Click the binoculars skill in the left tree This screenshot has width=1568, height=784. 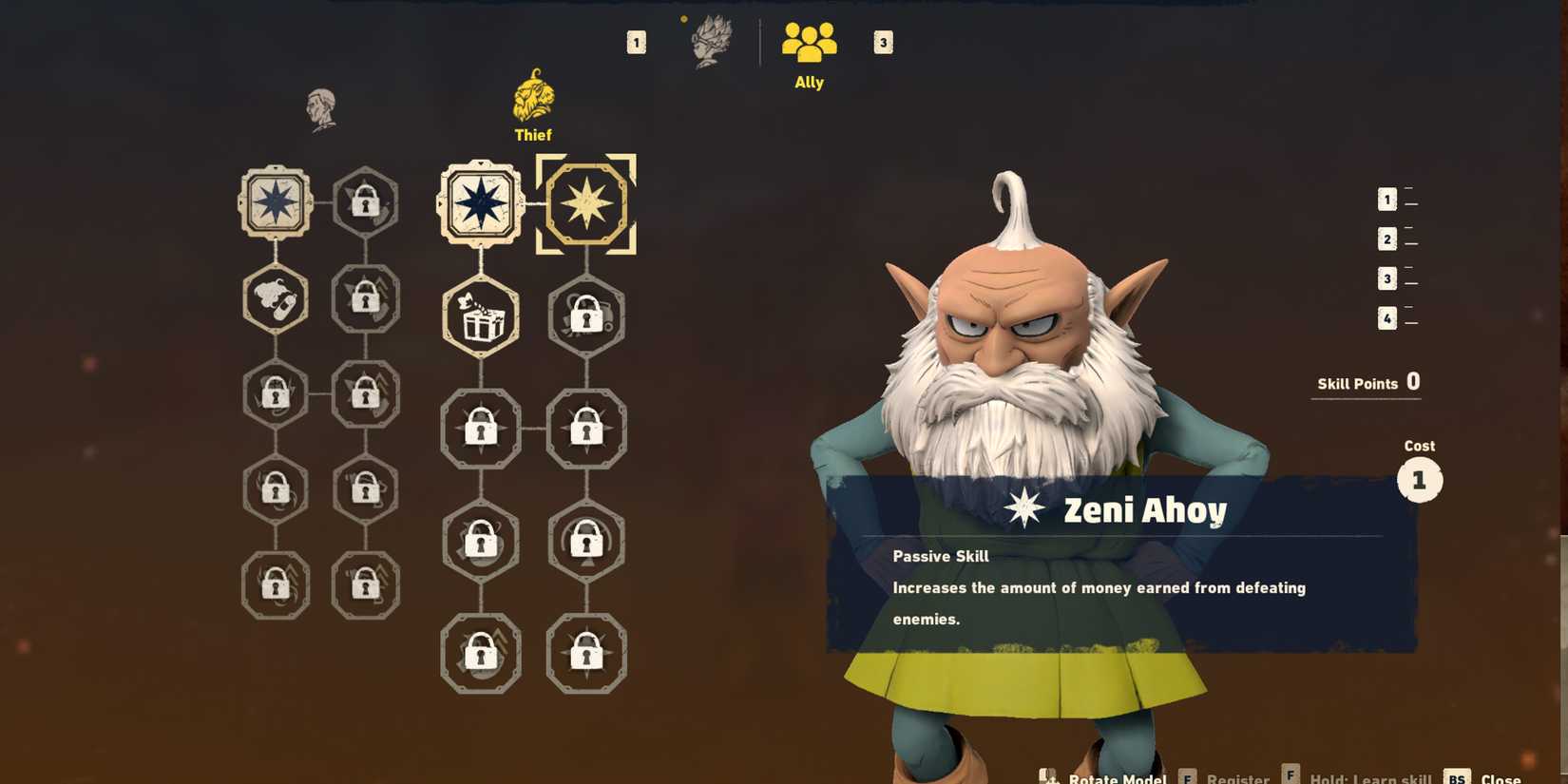tap(276, 299)
